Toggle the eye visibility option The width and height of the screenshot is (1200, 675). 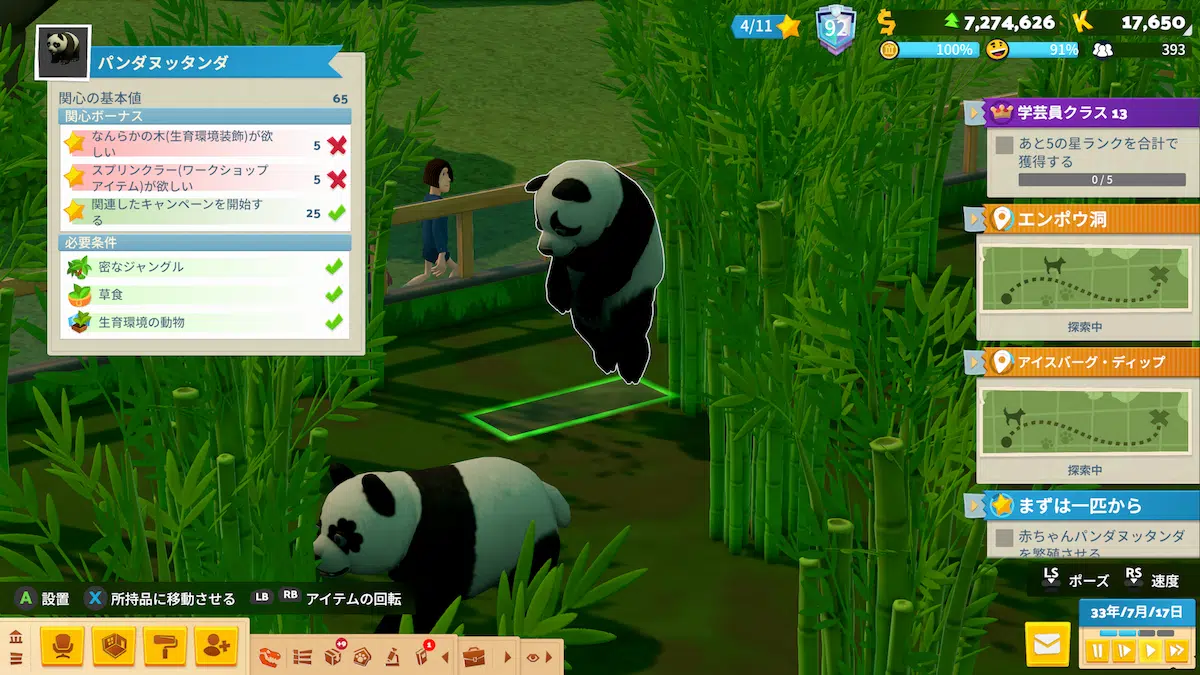click(x=533, y=657)
